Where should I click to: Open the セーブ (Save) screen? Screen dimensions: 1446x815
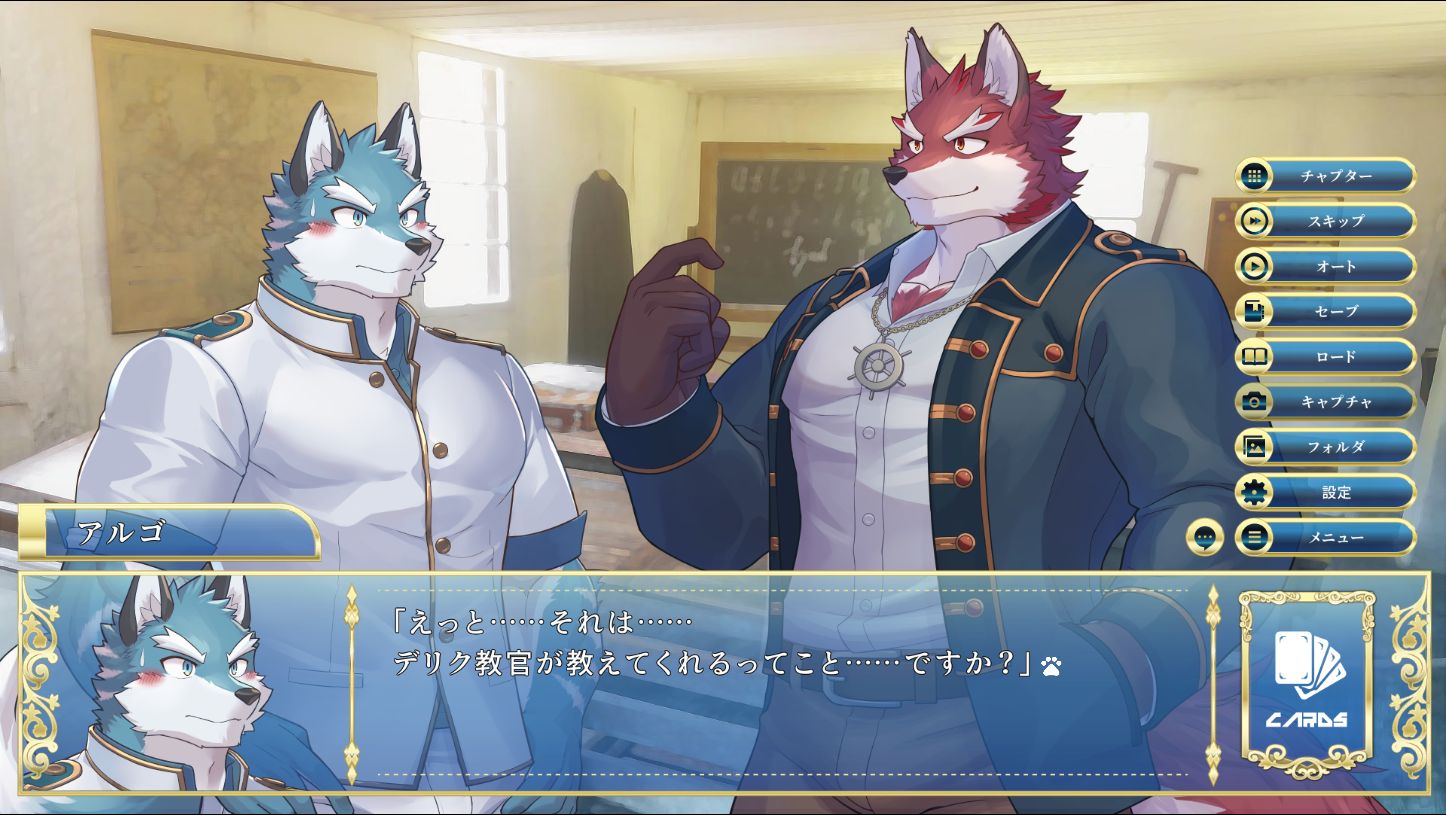[x=1325, y=311]
